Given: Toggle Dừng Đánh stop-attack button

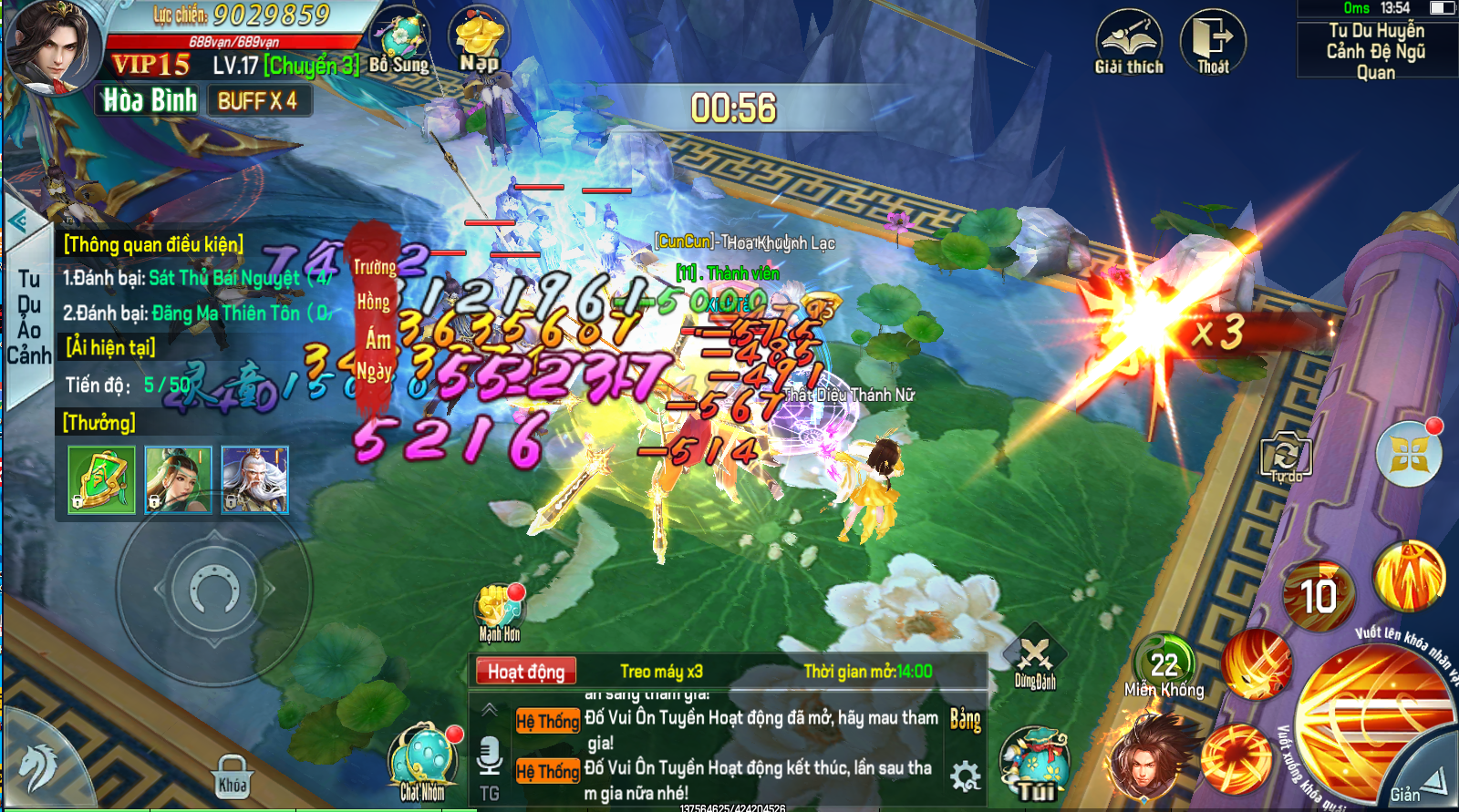Looking at the screenshot, I should (1035, 658).
